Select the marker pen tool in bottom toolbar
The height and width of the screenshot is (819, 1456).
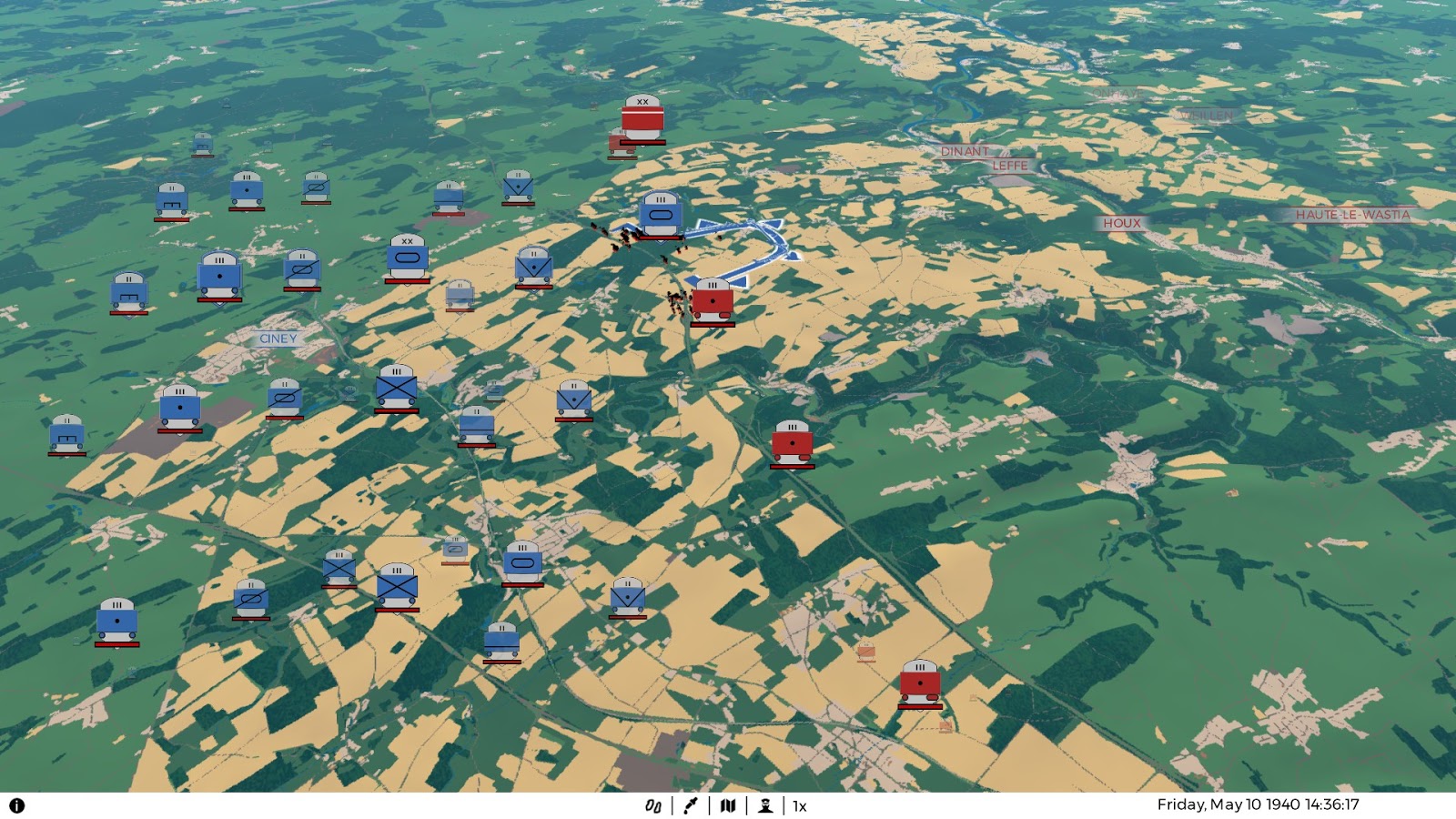click(x=690, y=806)
